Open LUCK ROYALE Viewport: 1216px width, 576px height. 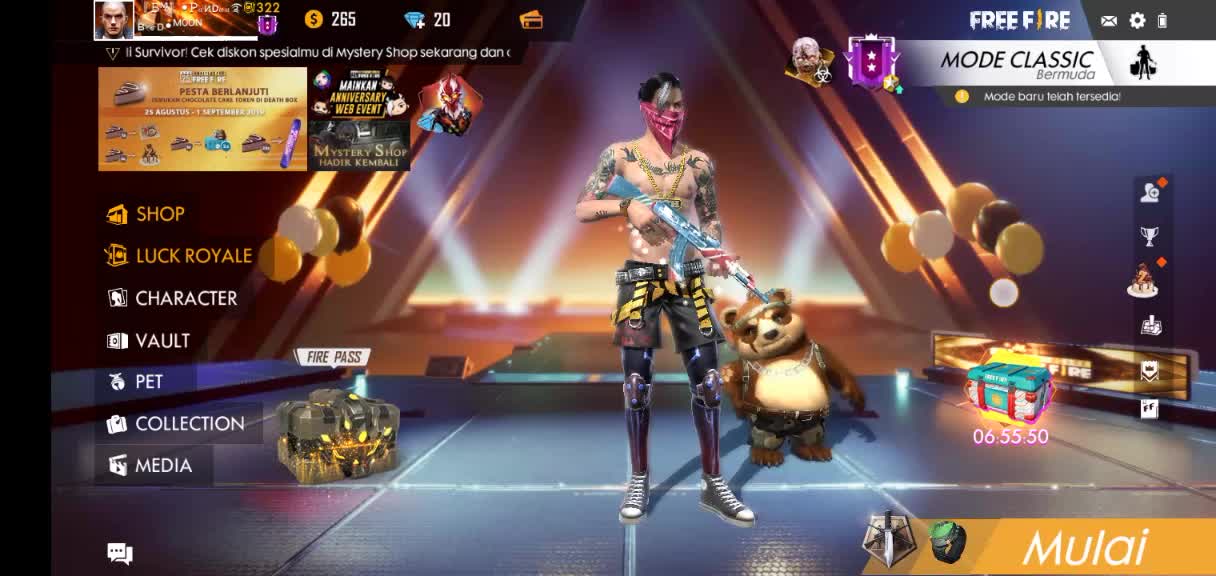tap(180, 256)
